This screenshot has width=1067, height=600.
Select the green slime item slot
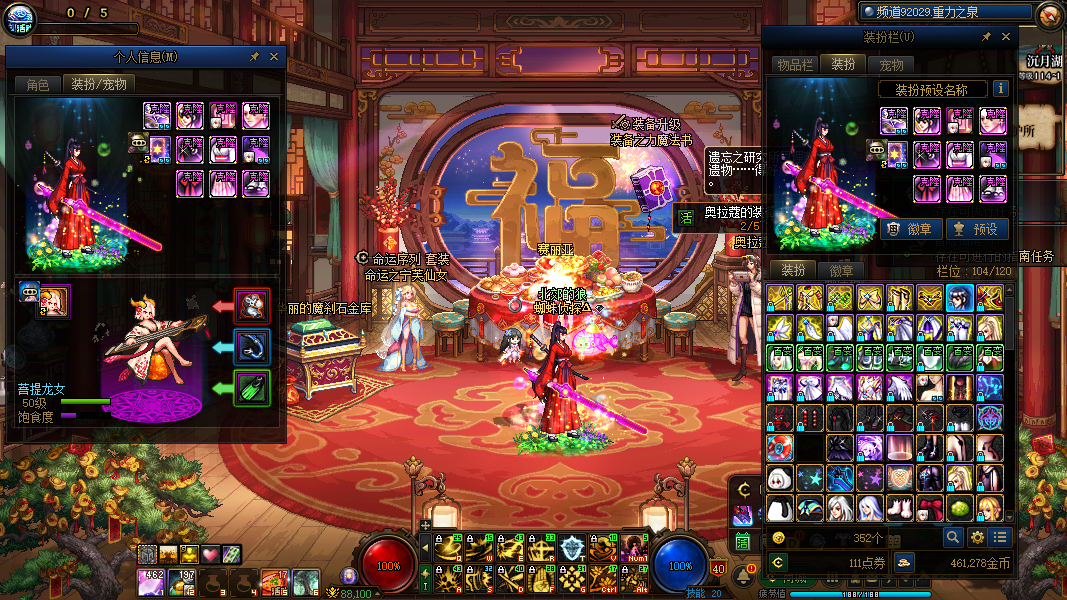[960, 508]
